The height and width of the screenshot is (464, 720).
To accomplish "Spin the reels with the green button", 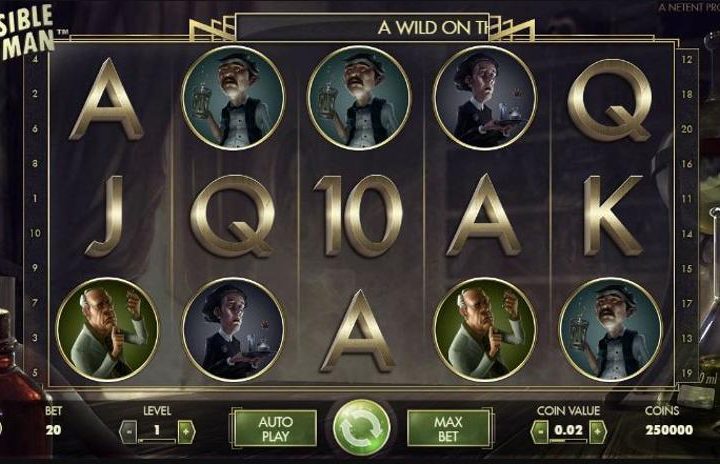I will (361, 428).
